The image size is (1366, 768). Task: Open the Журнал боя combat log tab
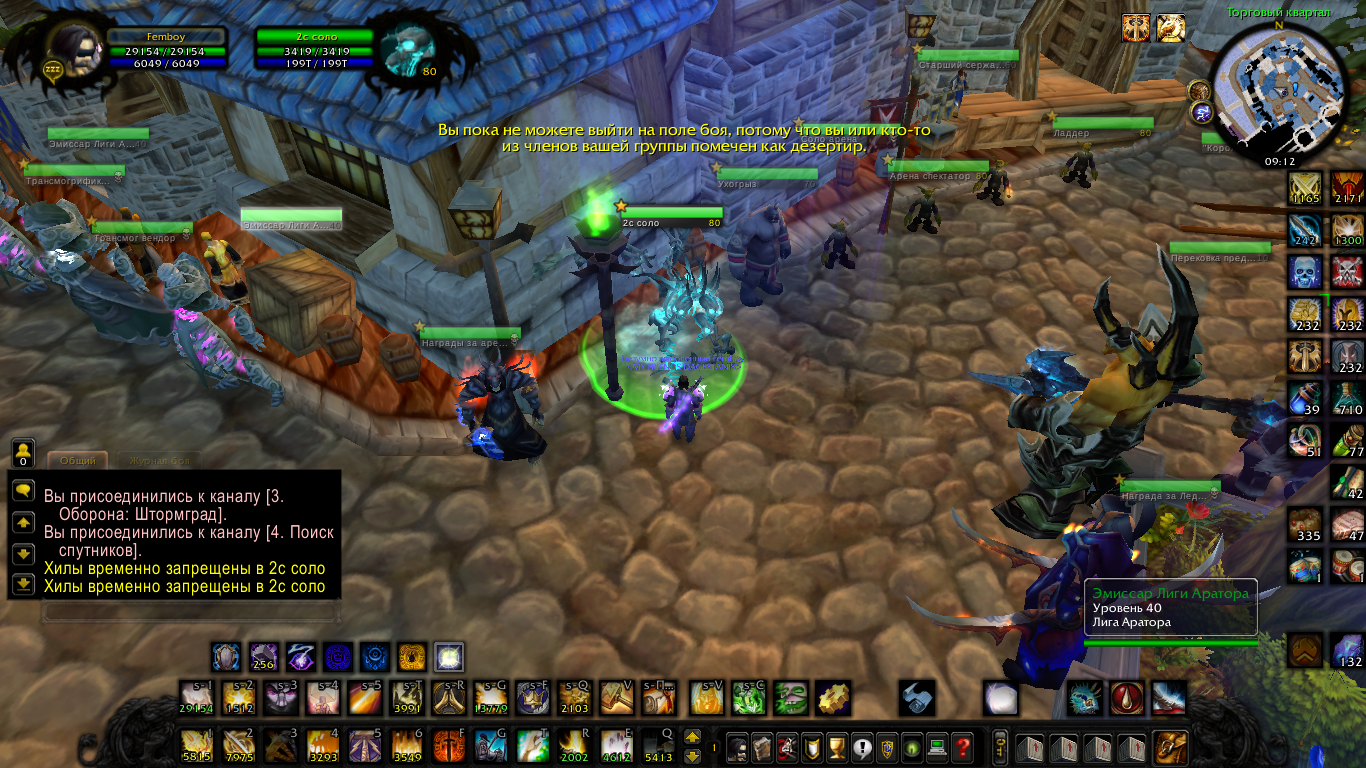(158, 461)
